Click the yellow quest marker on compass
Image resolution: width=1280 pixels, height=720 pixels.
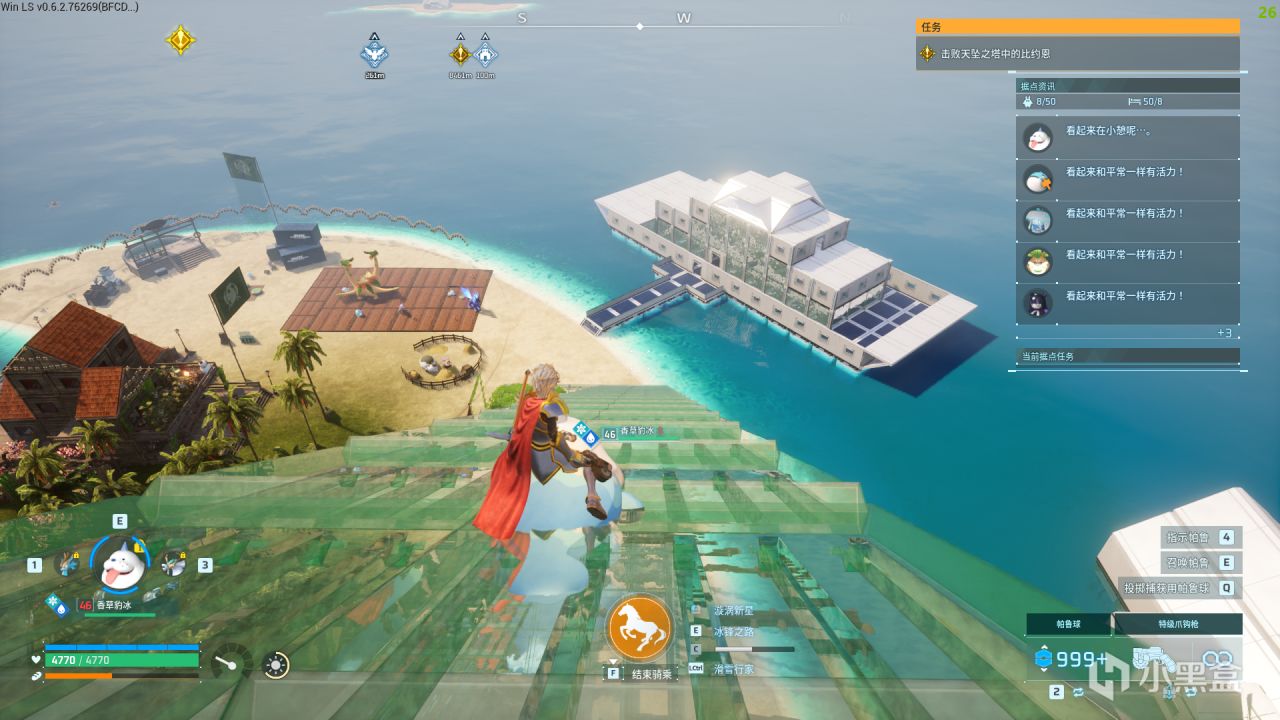click(x=180, y=40)
